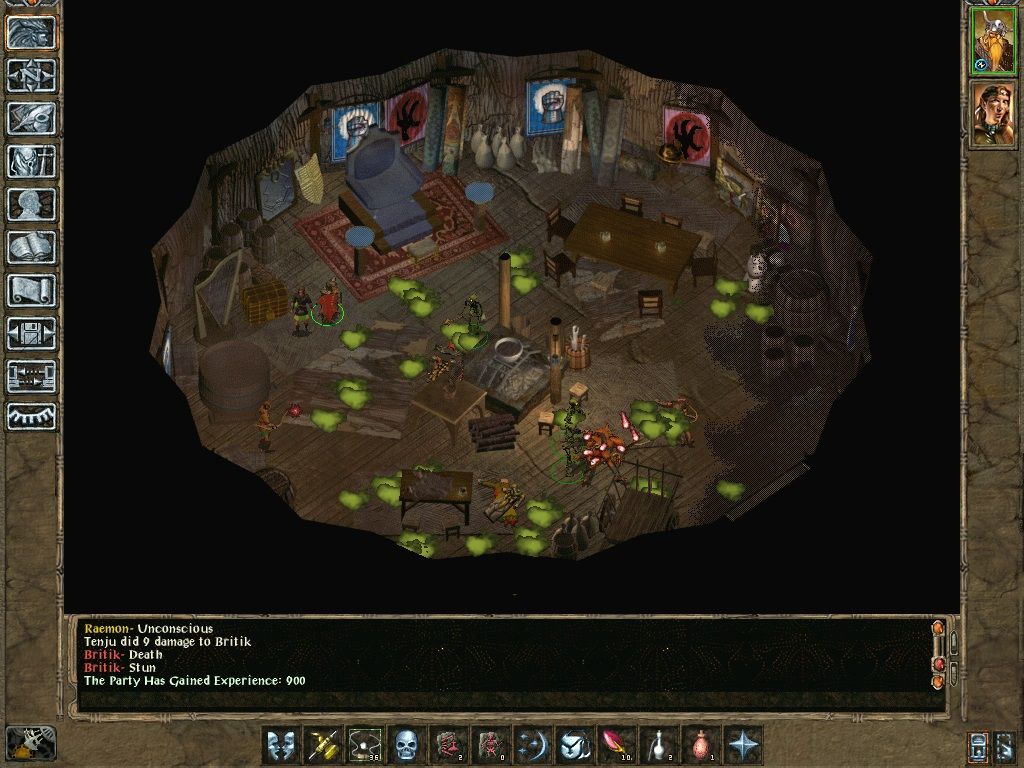Viewport: 1024px width, 768px height.
Task: Click the stone face button atop the sidebar
Action: tap(31, 32)
